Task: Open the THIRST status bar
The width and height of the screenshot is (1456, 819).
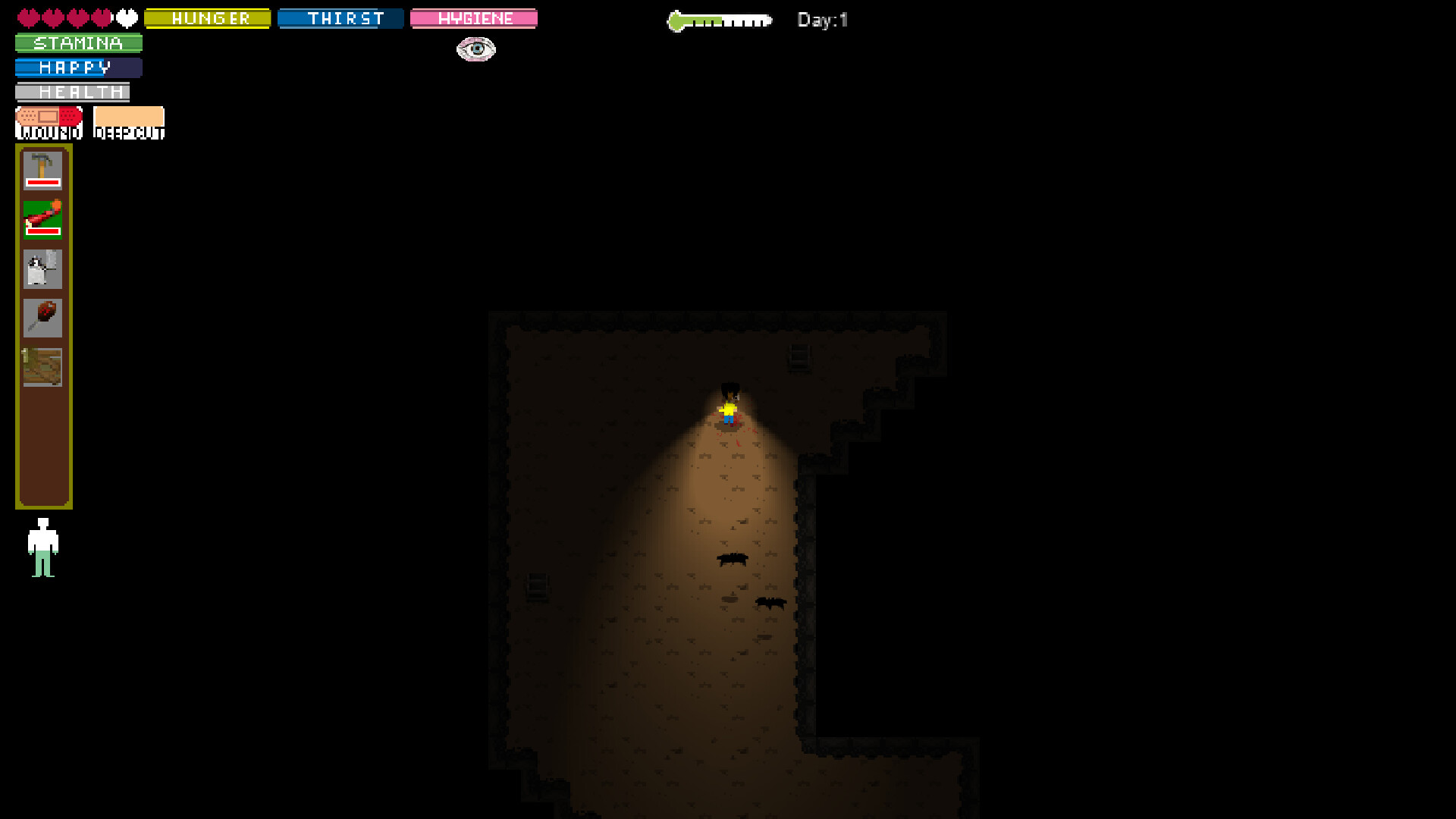Action: (x=340, y=18)
